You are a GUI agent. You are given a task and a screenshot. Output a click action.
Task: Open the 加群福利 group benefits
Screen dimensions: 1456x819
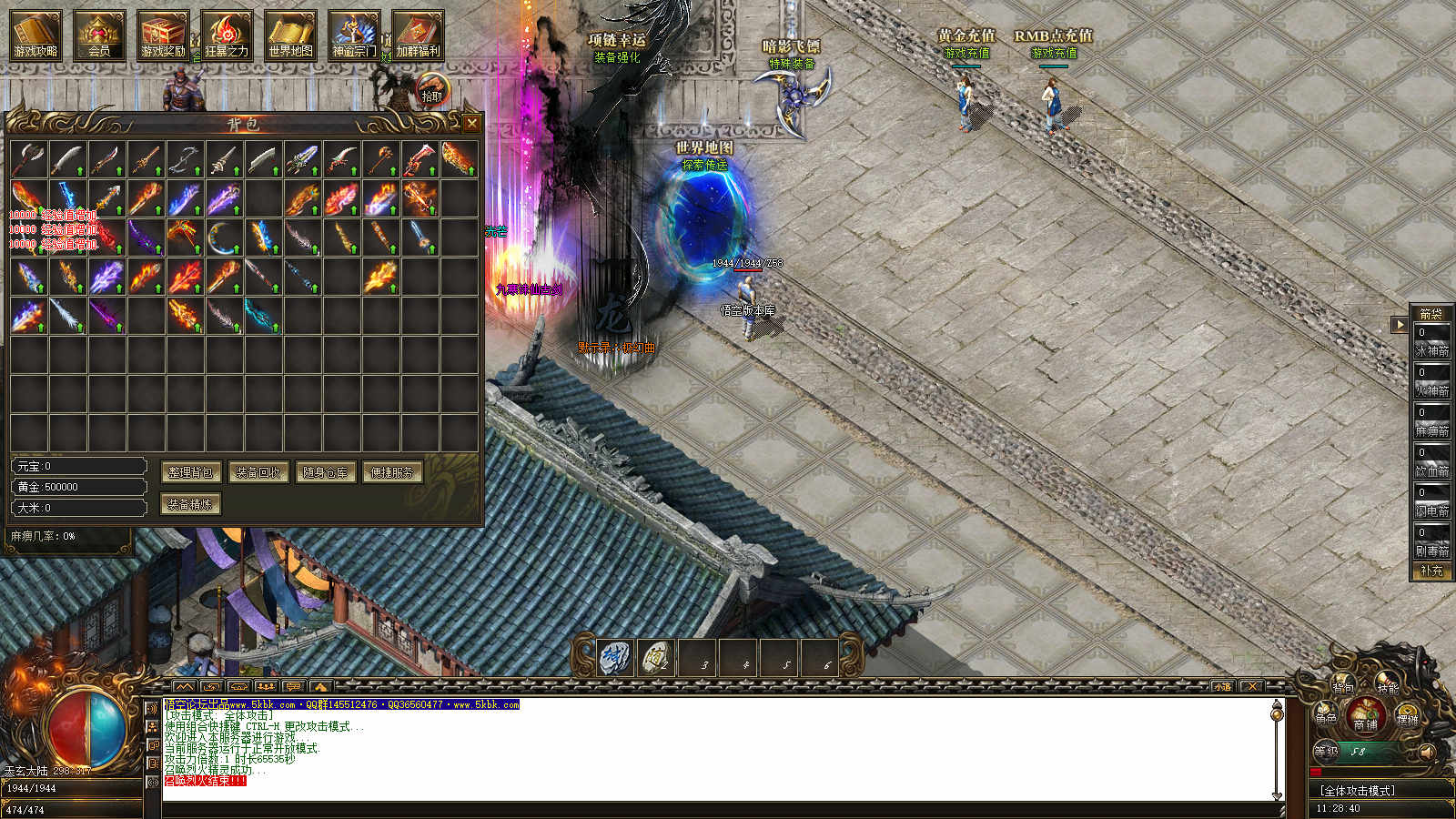click(x=418, y=35)
